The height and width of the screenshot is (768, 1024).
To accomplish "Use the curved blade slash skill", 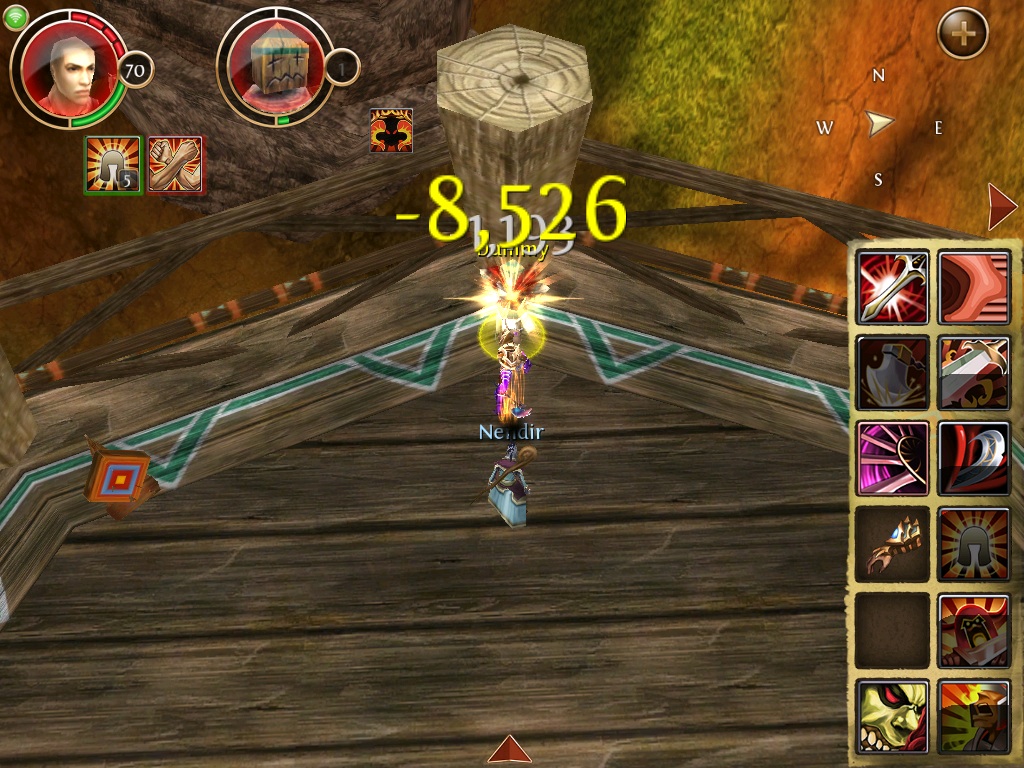I will click(974, 458).
